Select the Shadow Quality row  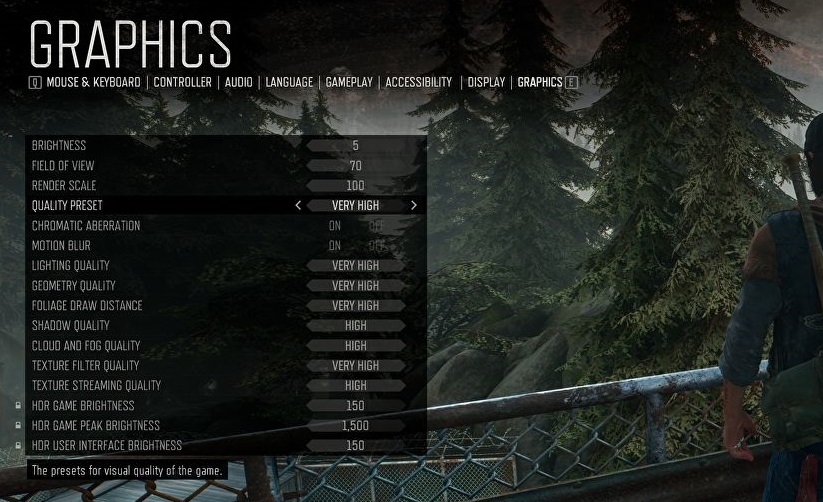225,326
